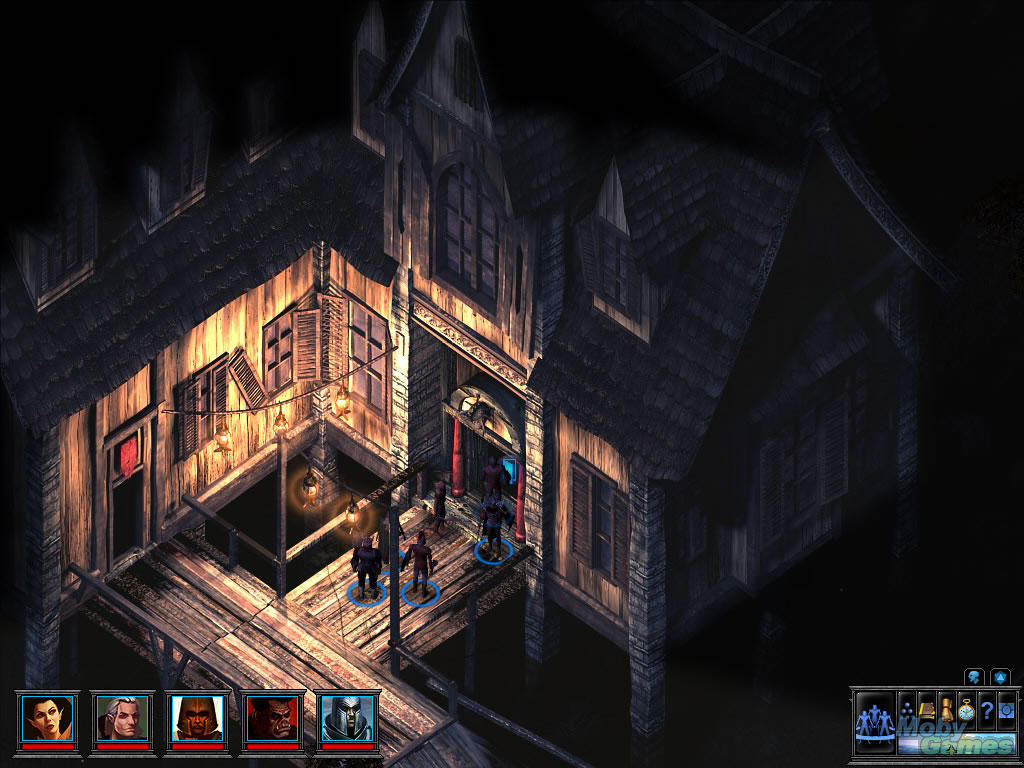Open help with the question mark icon
The height and width of the screenshot is (768, 1024).
tap(985, 707)
